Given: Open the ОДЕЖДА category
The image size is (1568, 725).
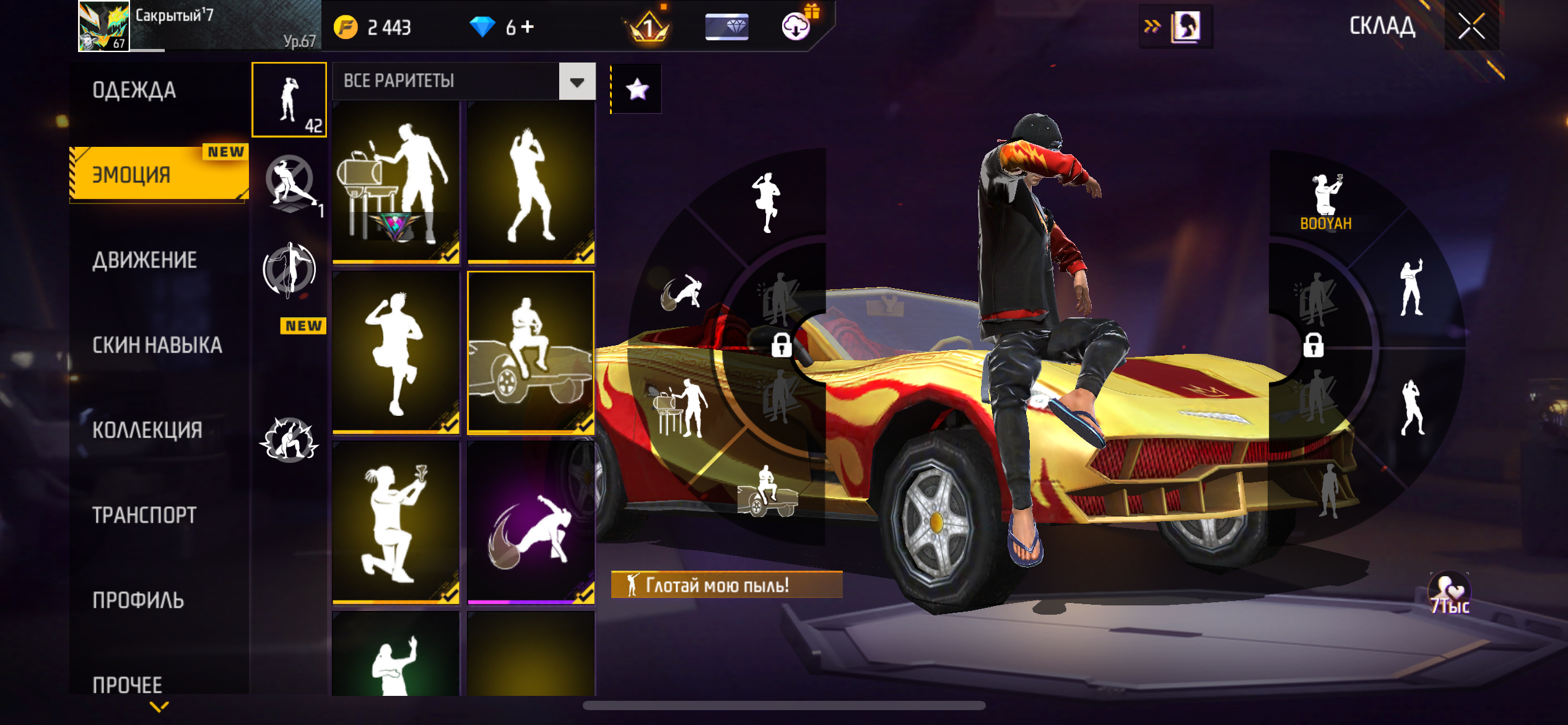Looking at the screenshot, I should (134, 90).
